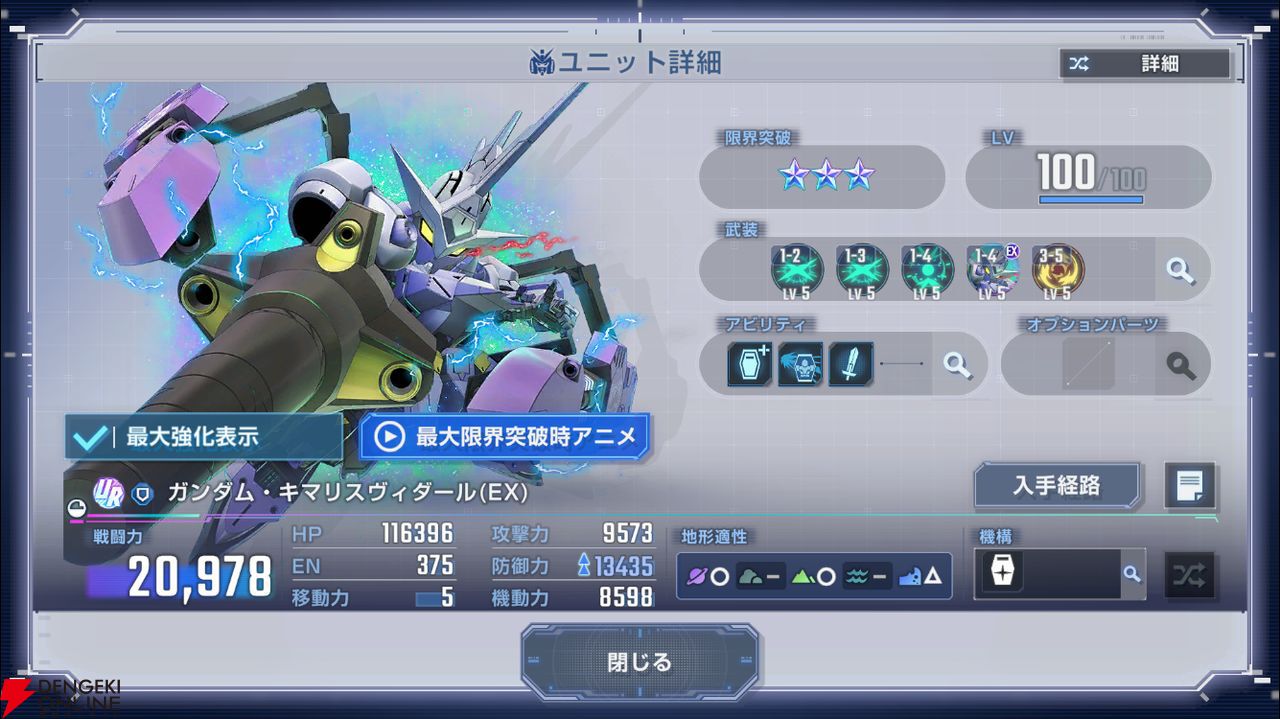The width and height of the screenshot is (1280, 719).
Task: Click the shuffle button beside 機構
Action: point(1189,575)
